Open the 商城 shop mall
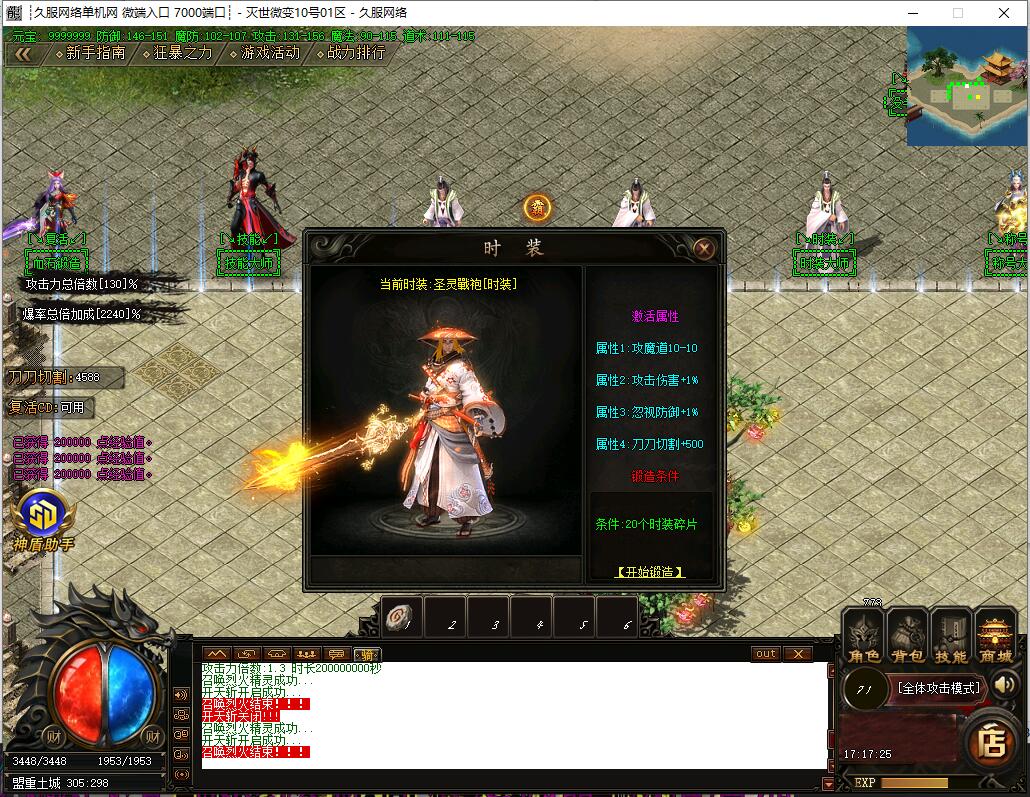Viewport: 1030px width, 797px height. coord(995,638)
